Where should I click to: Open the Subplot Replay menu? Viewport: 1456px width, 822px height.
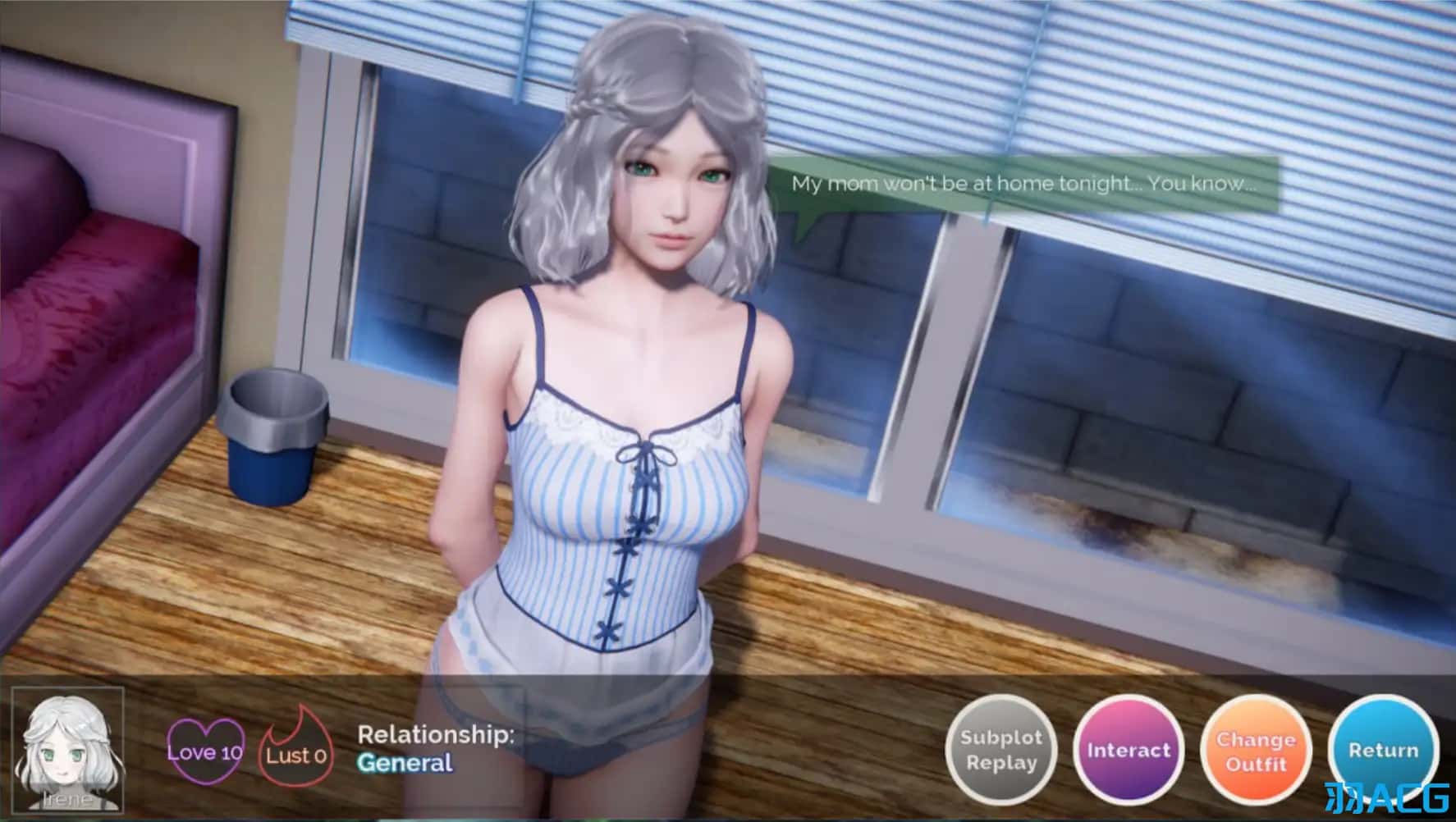click(1001, 751)
